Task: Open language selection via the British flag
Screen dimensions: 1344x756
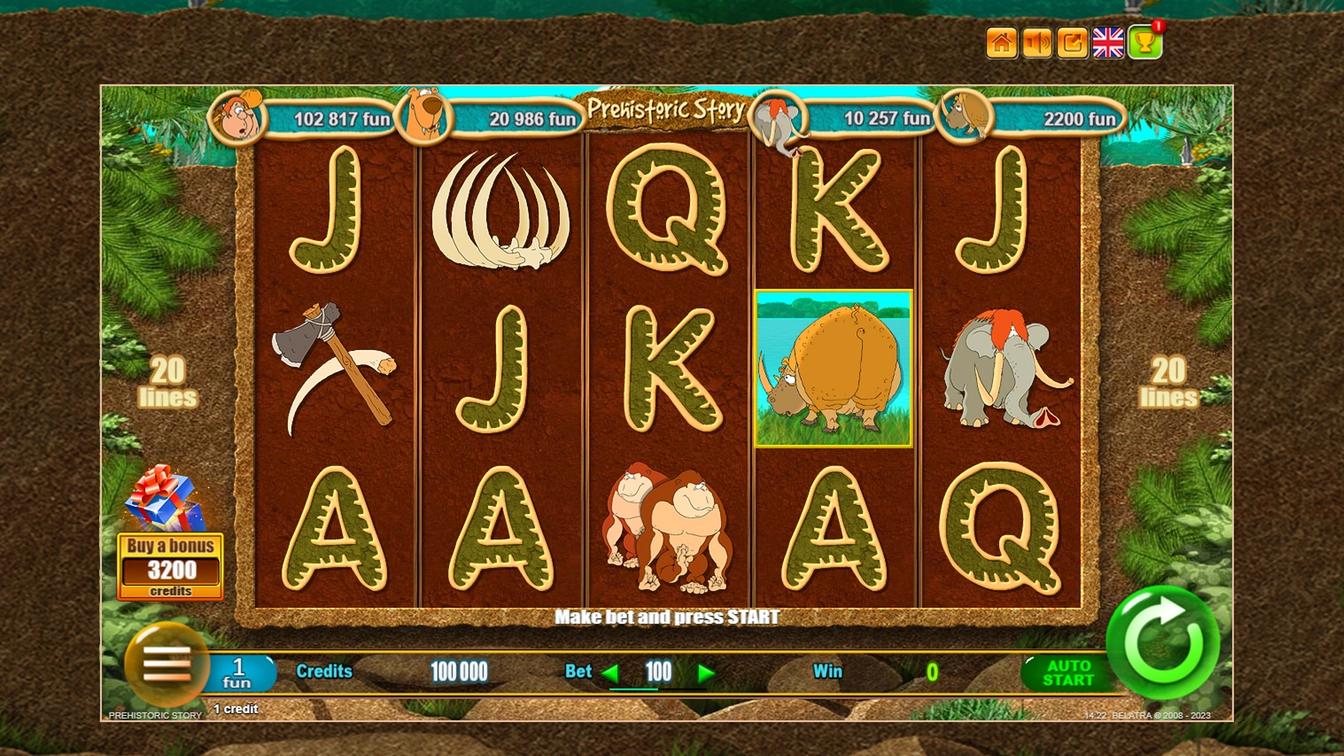Action: coord(1107,41)
